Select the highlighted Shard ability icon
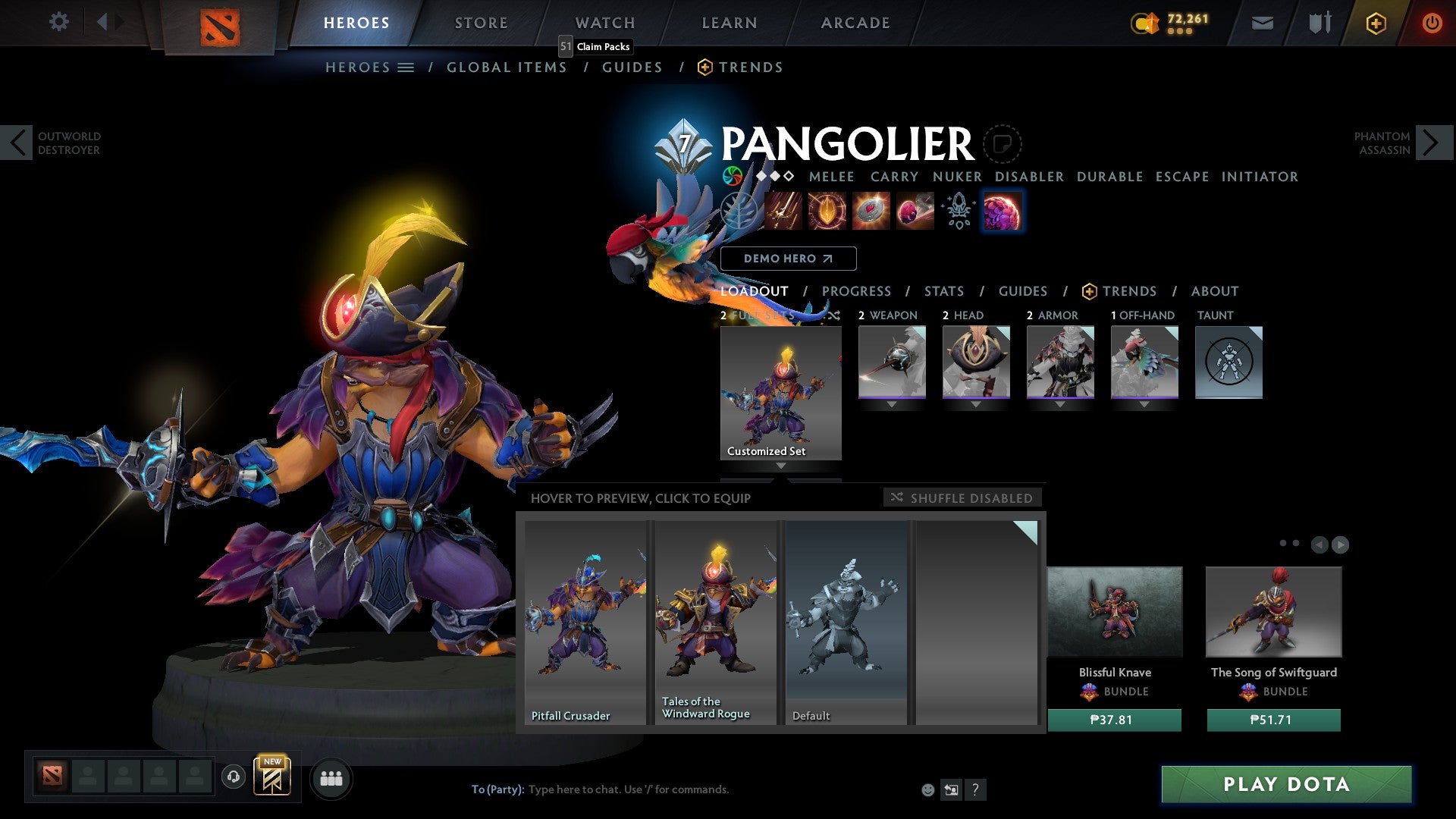 point(1003,212)
